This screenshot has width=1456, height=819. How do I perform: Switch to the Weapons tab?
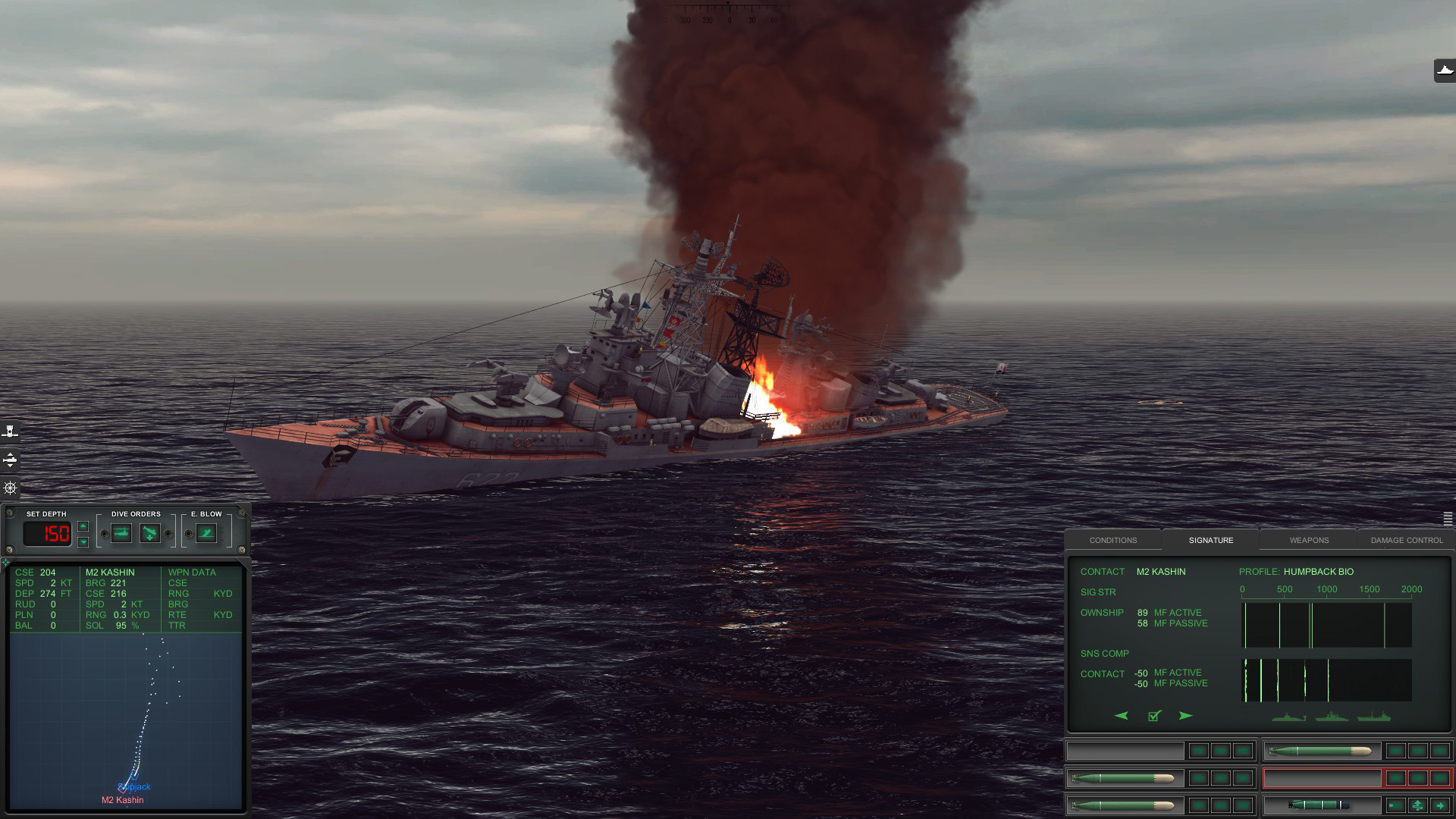pos(1308,540)
